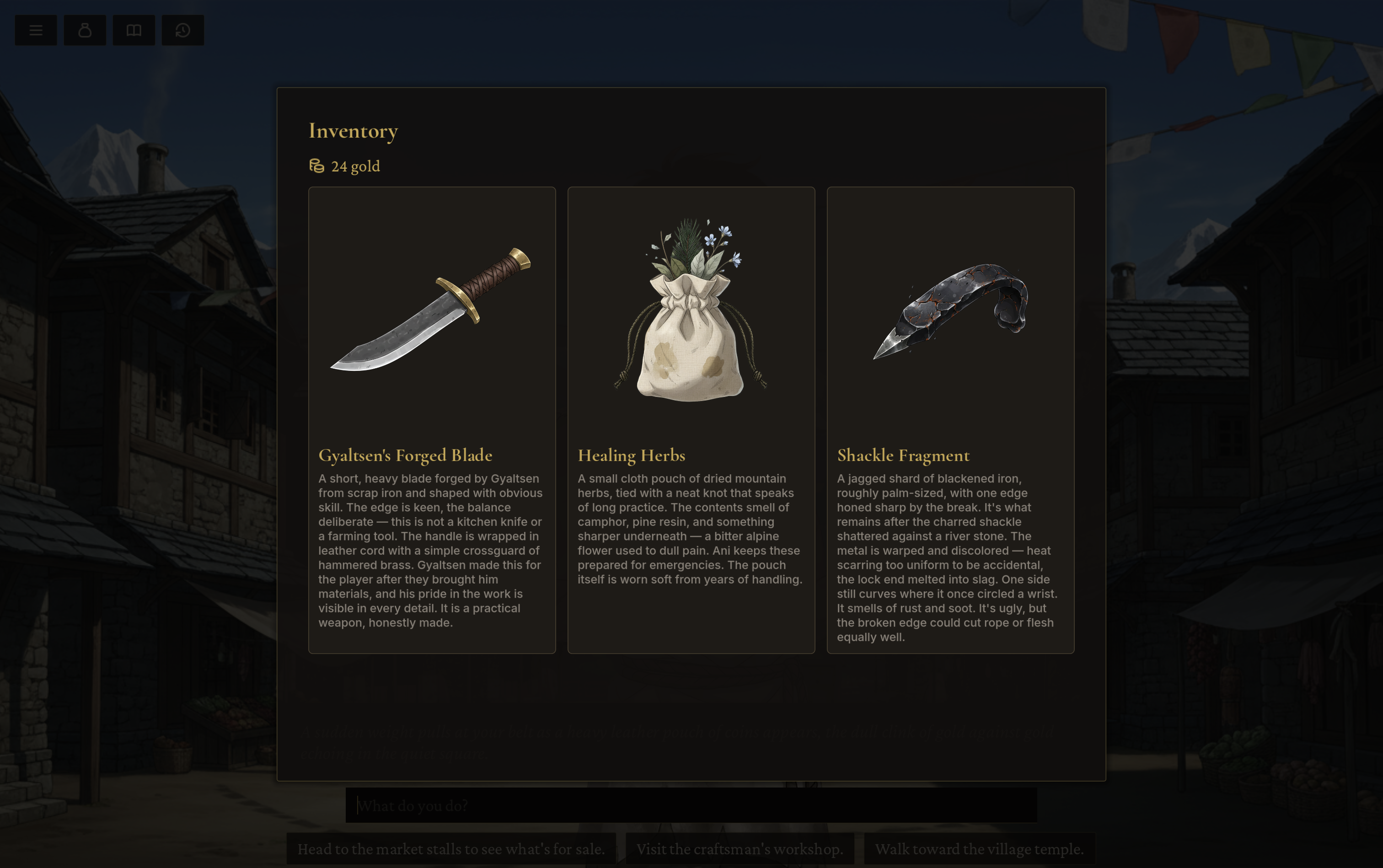The image size is (1383, 868).
Task: Click the dagger illustration on the blade card
Action: tap(431, 310)
